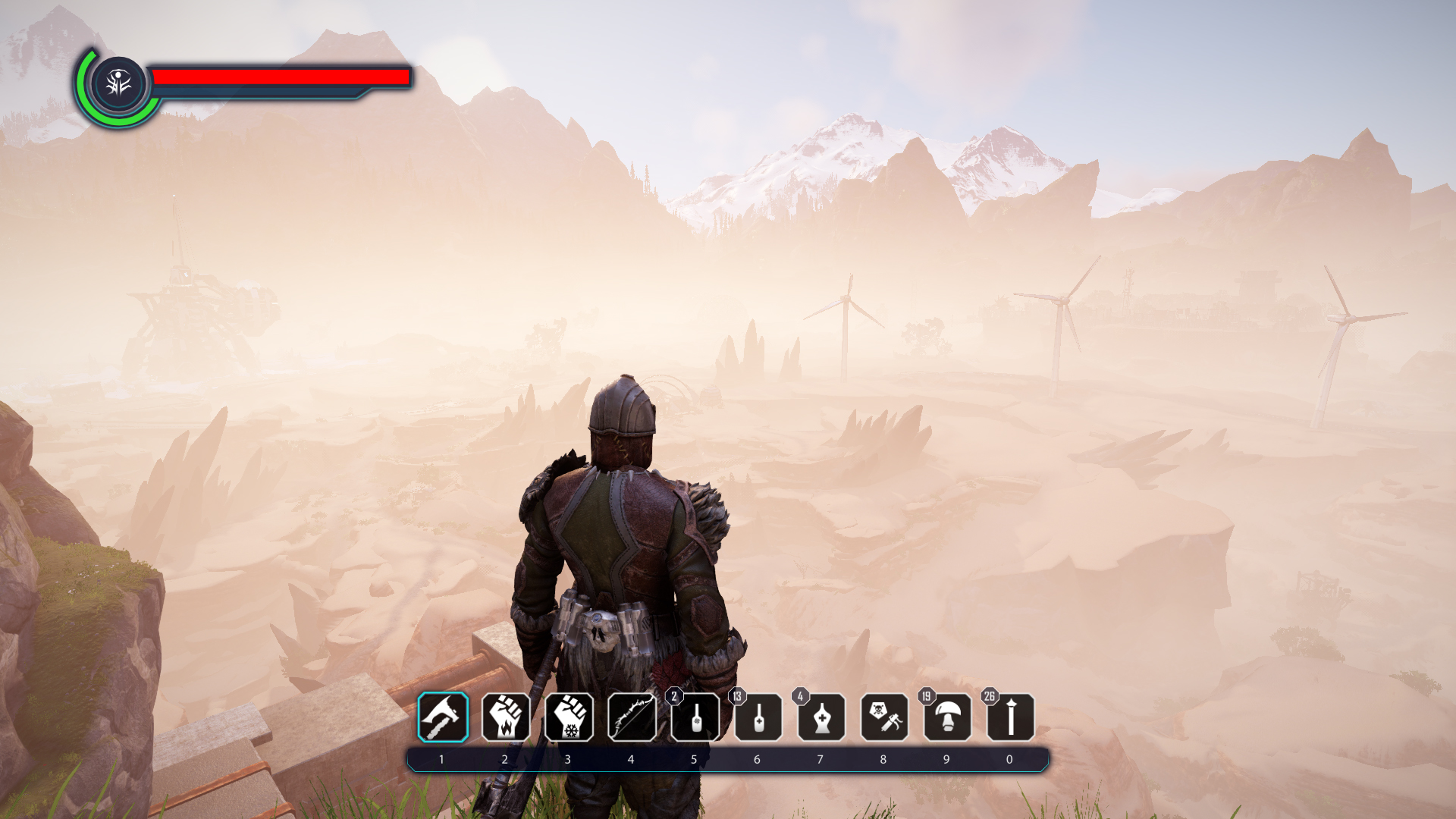Activate the fire fist ability
Image resolution: width=1456 pixels, height=819 pixels.
click(x=506, y=717)
